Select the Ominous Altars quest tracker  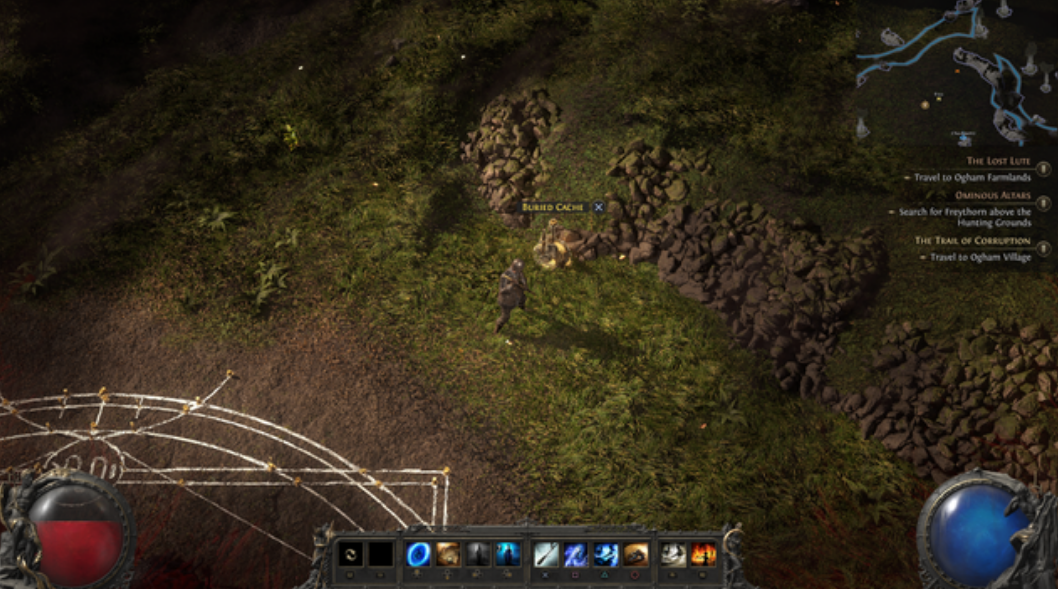[992, 195]
